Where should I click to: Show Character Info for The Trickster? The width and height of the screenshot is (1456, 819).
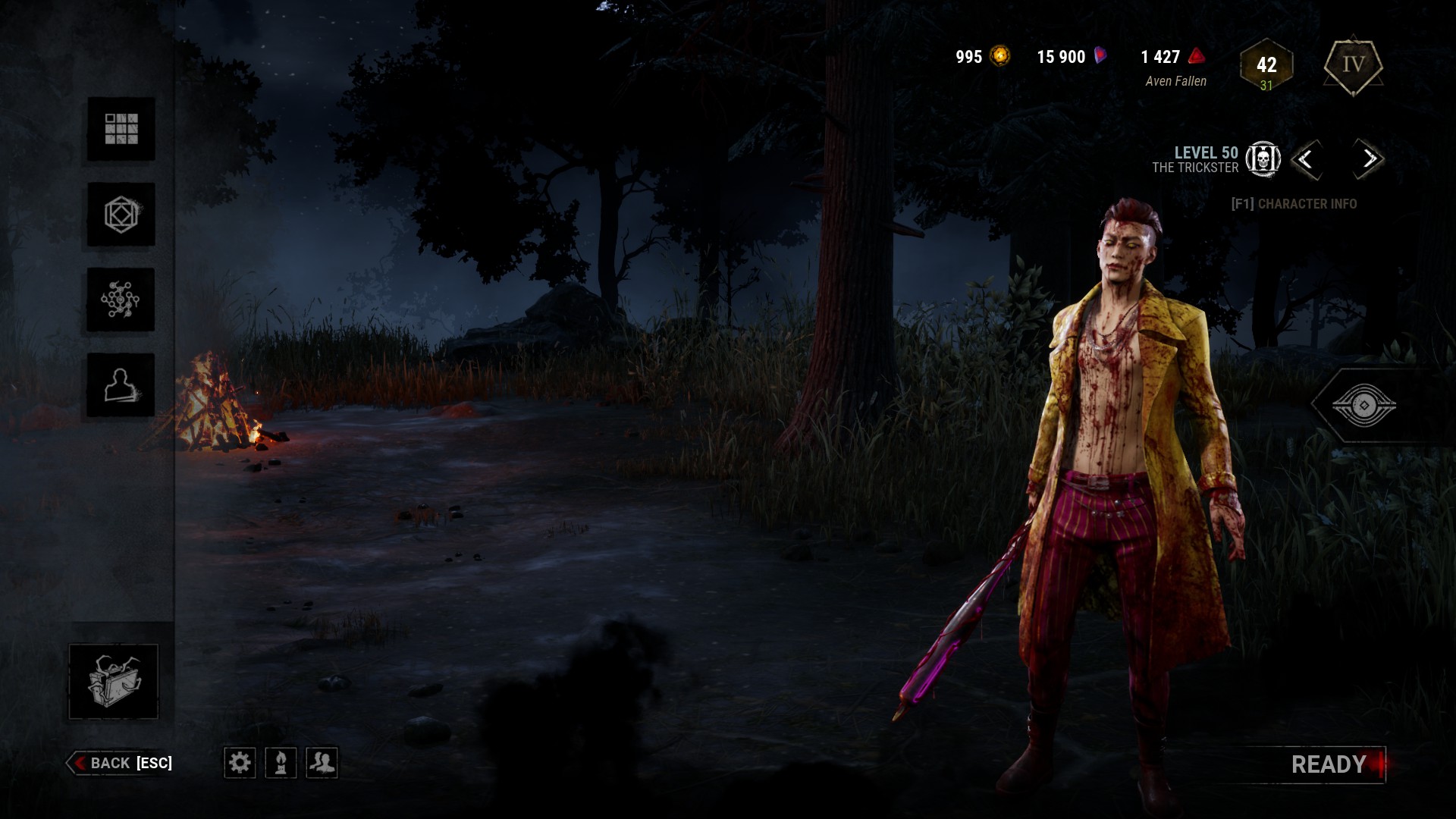(1294, 204)
